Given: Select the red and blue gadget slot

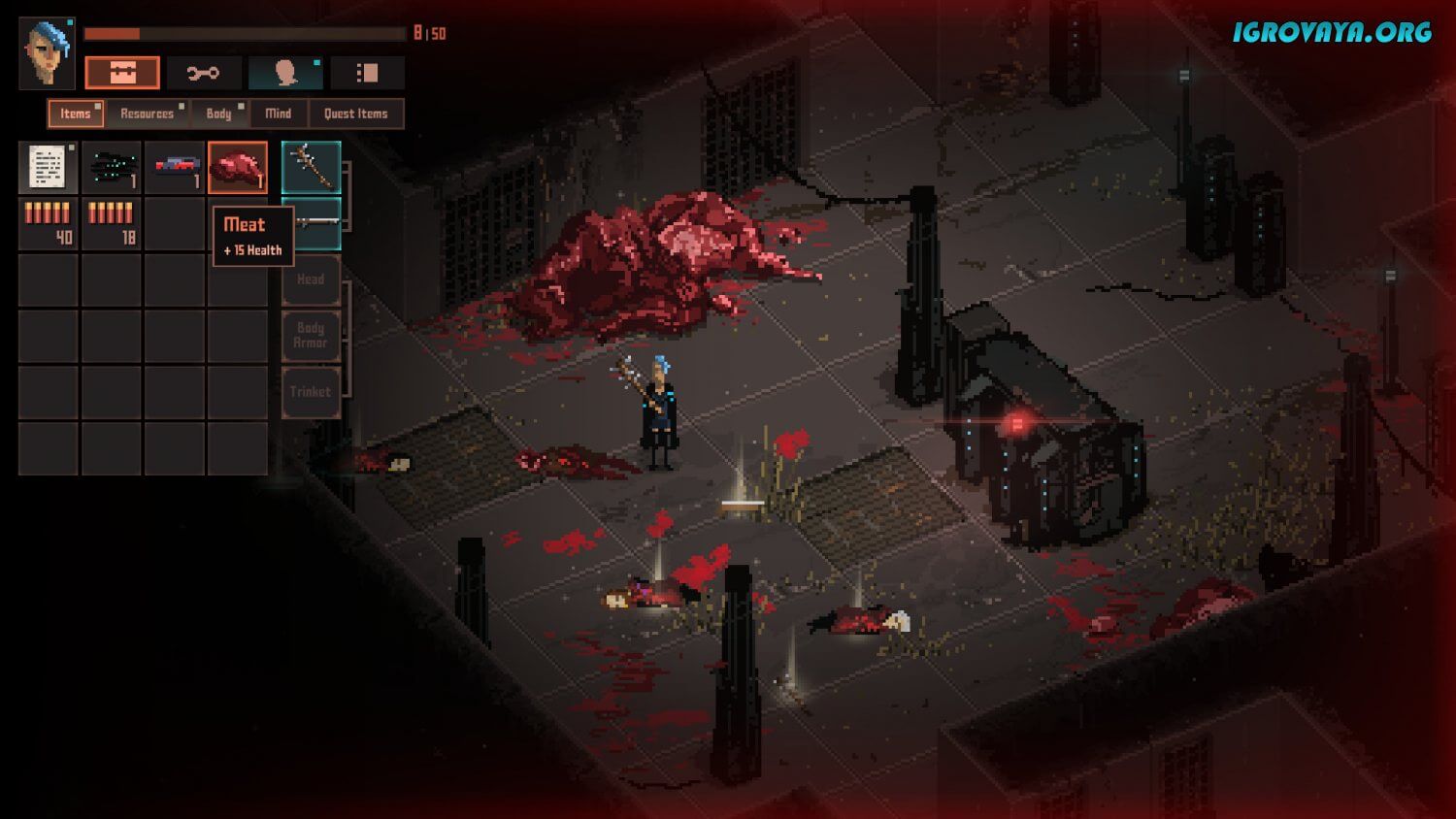Looking at the screenshot, I should point(175,168).
